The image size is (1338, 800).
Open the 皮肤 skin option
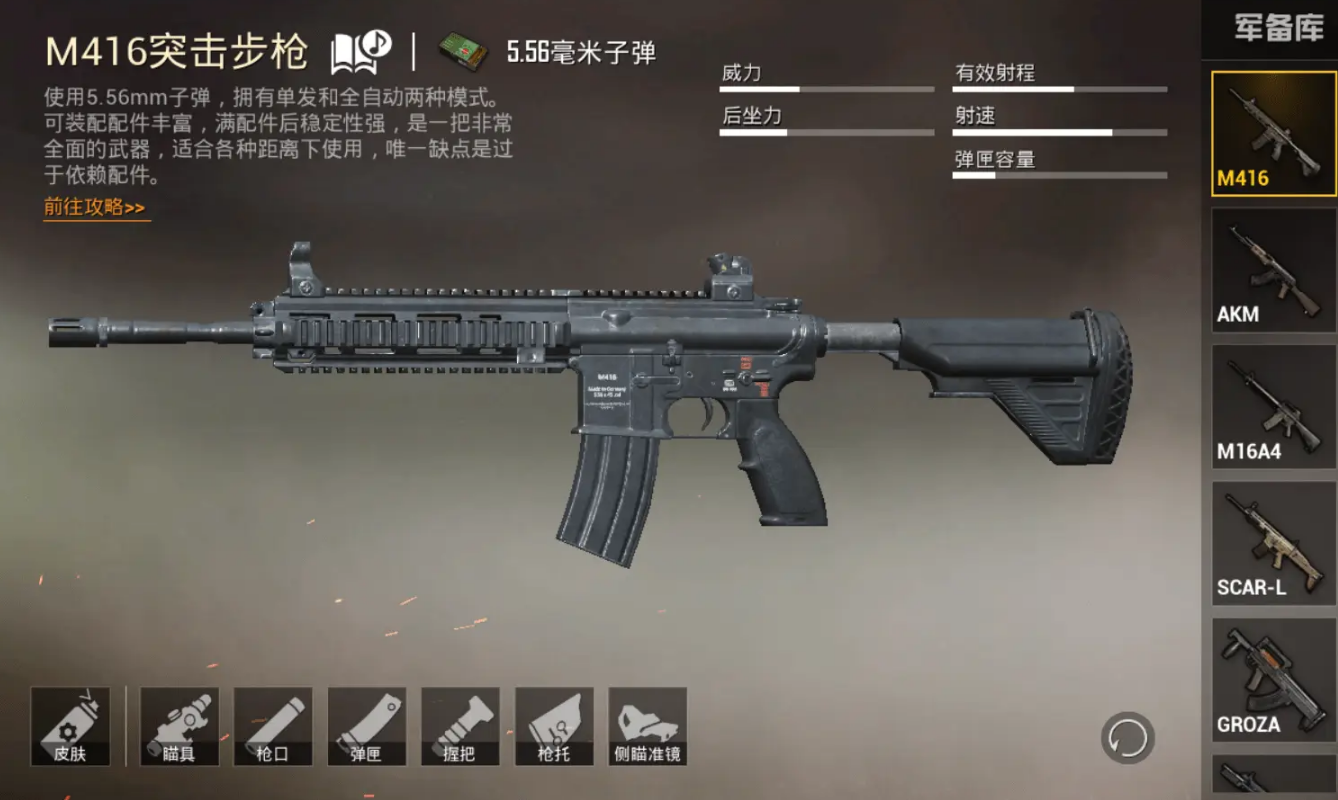pos(70,726)
